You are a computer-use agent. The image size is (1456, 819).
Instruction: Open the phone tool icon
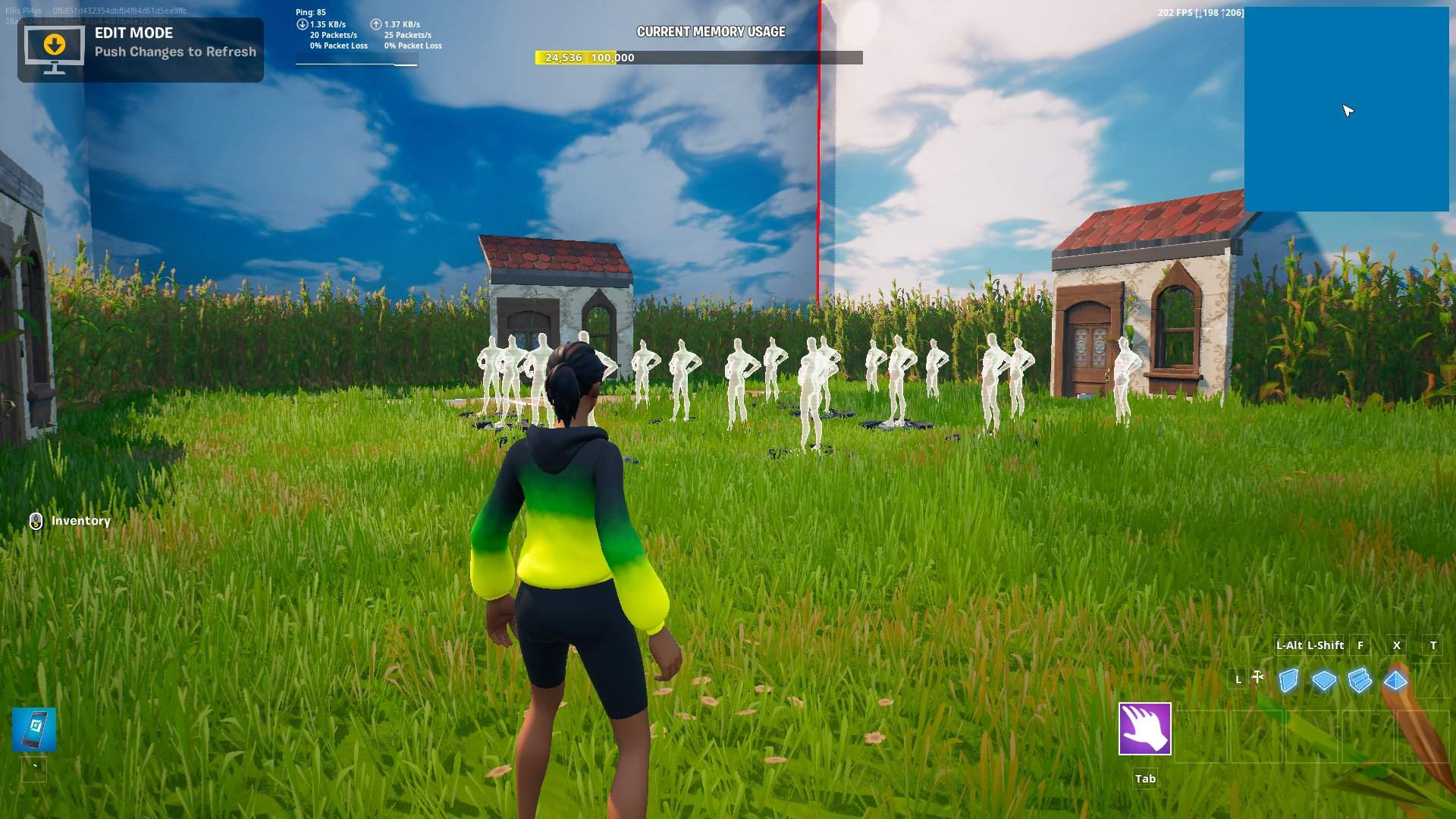tap(34, 730)
